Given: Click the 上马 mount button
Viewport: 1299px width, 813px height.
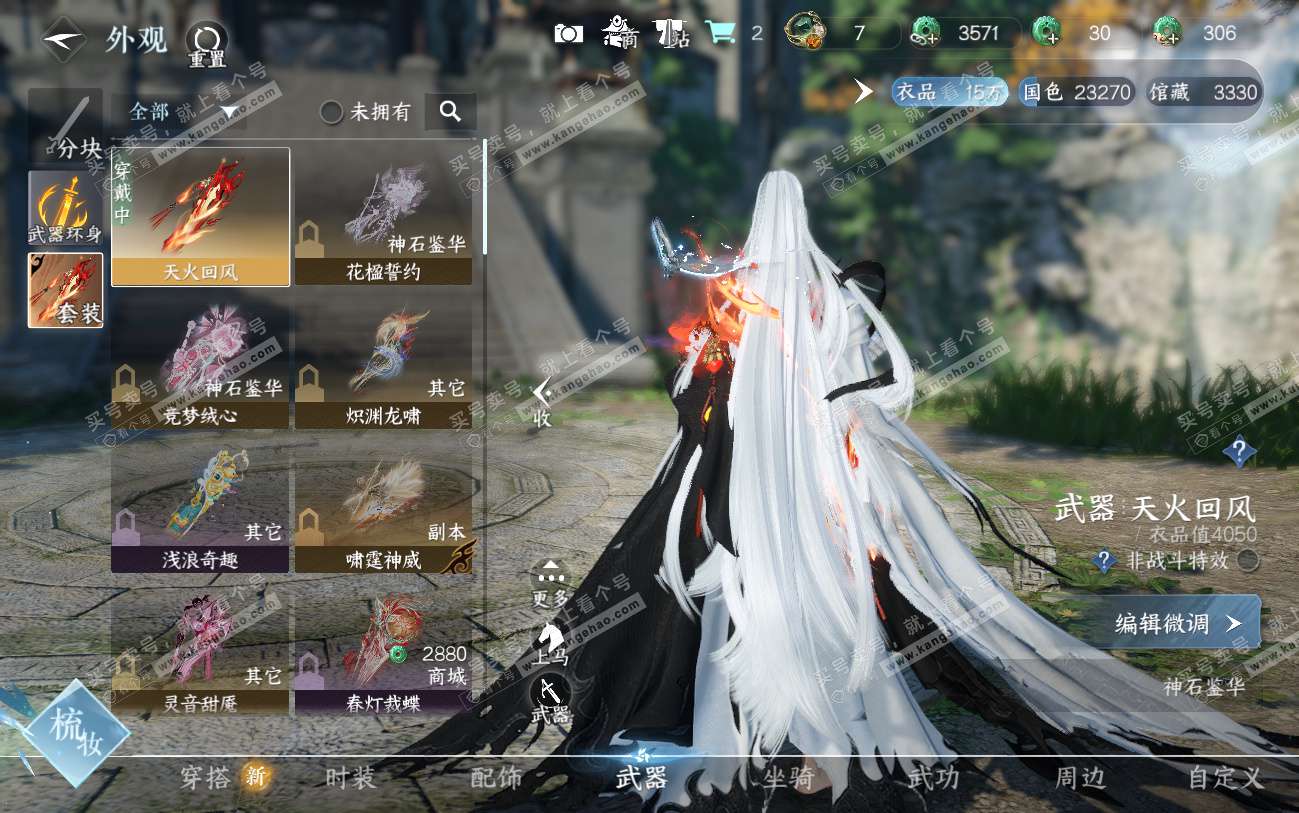Looking at the screenshot, I should click(x=550, y=641).
